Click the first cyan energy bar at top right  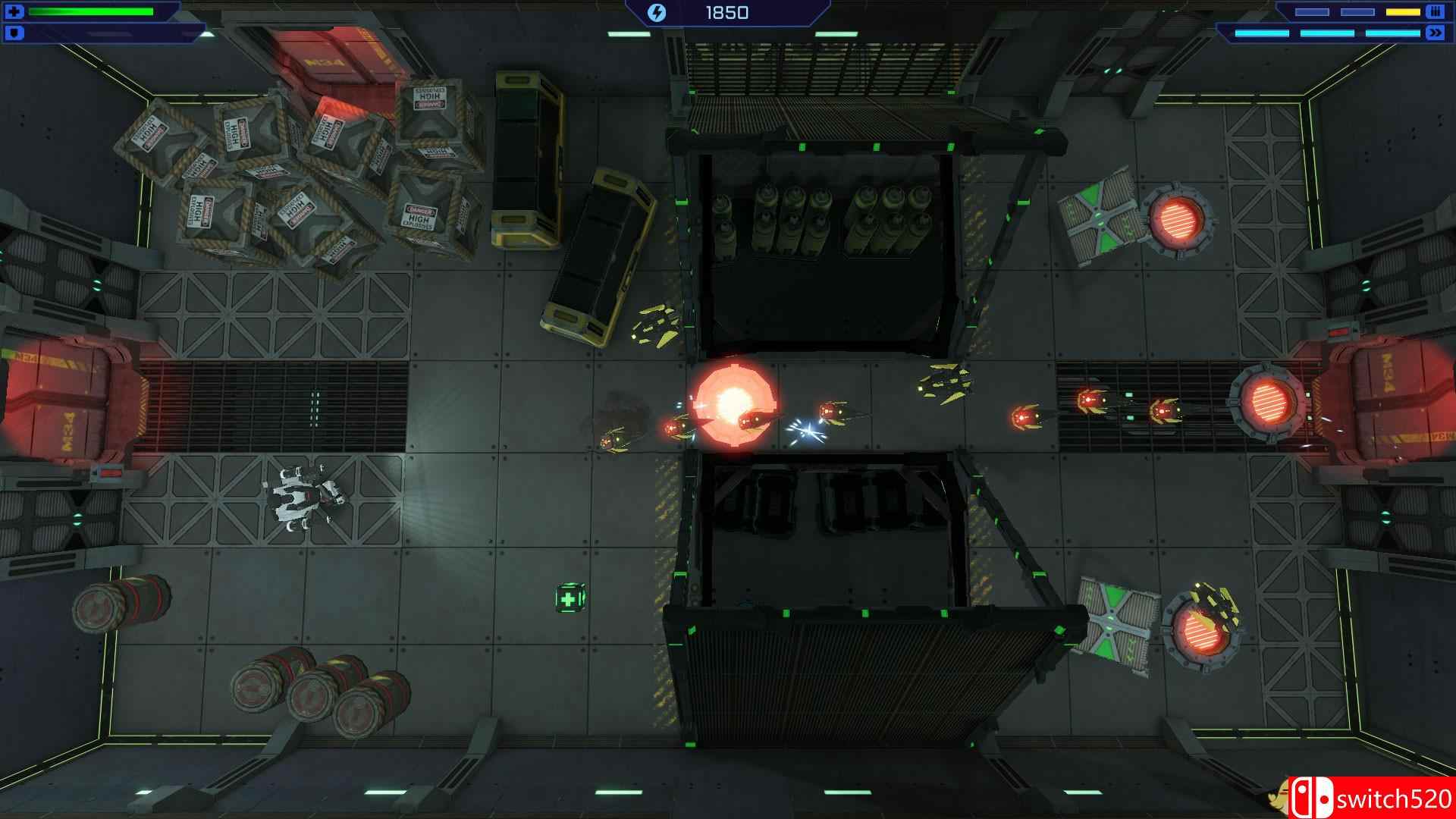(x=1262, y=32)
